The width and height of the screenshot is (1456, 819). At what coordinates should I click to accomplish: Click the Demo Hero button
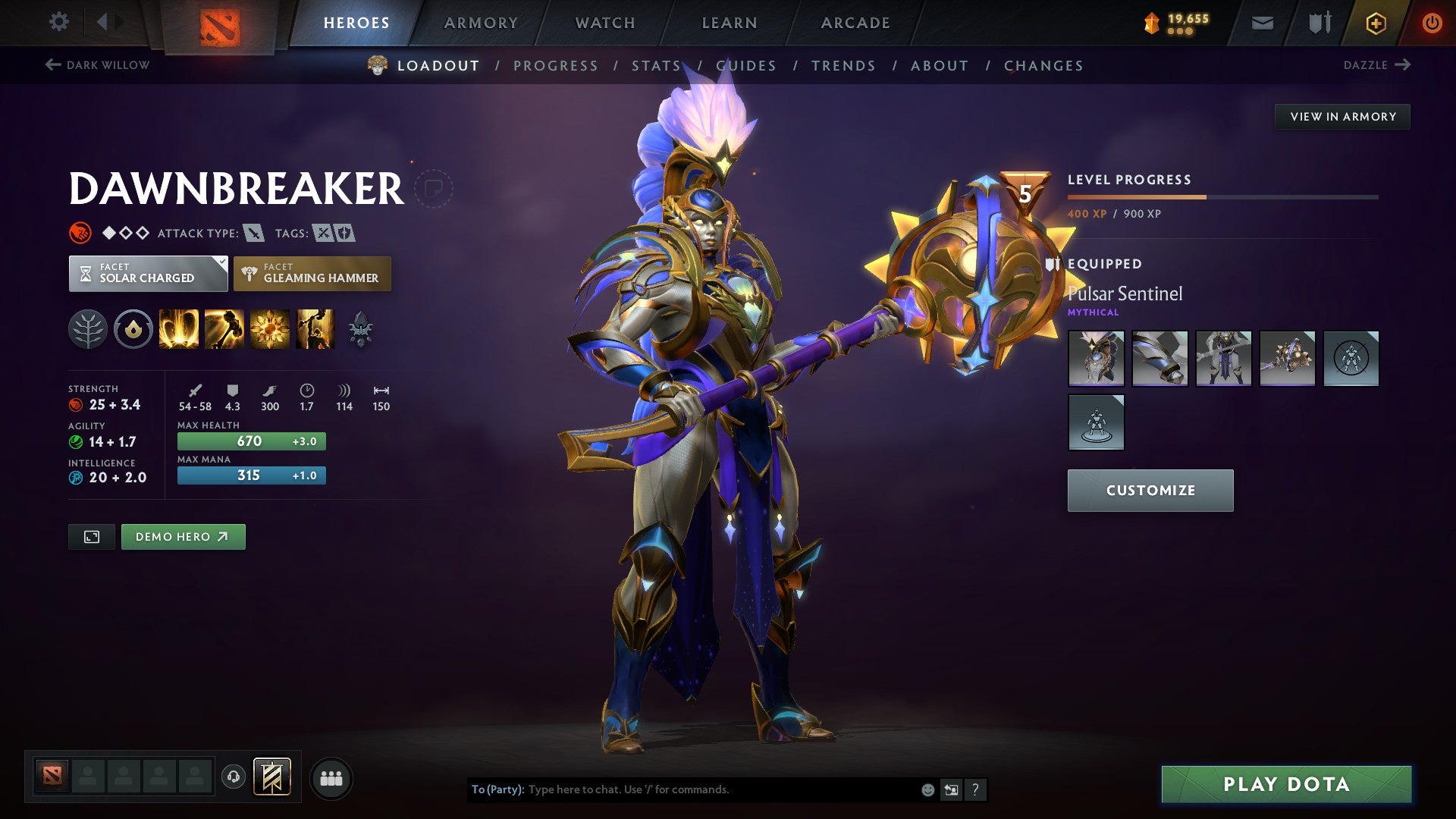[x=183, y=536]
